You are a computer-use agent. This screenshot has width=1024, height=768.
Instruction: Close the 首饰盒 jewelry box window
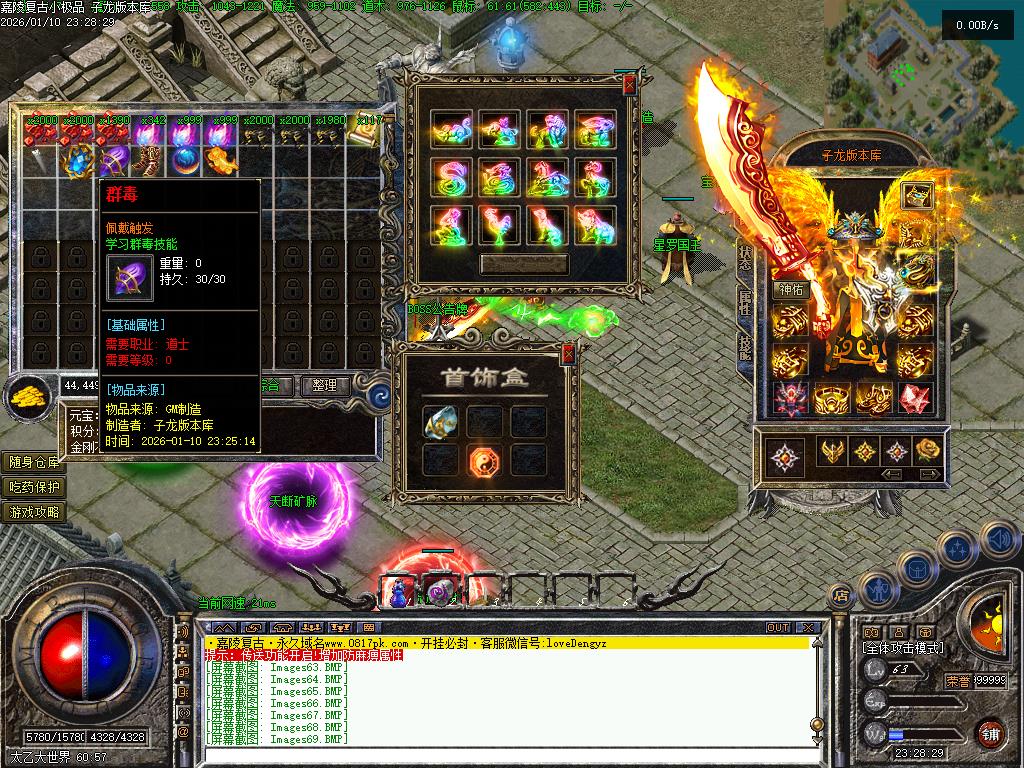click(x=568, y=353)
